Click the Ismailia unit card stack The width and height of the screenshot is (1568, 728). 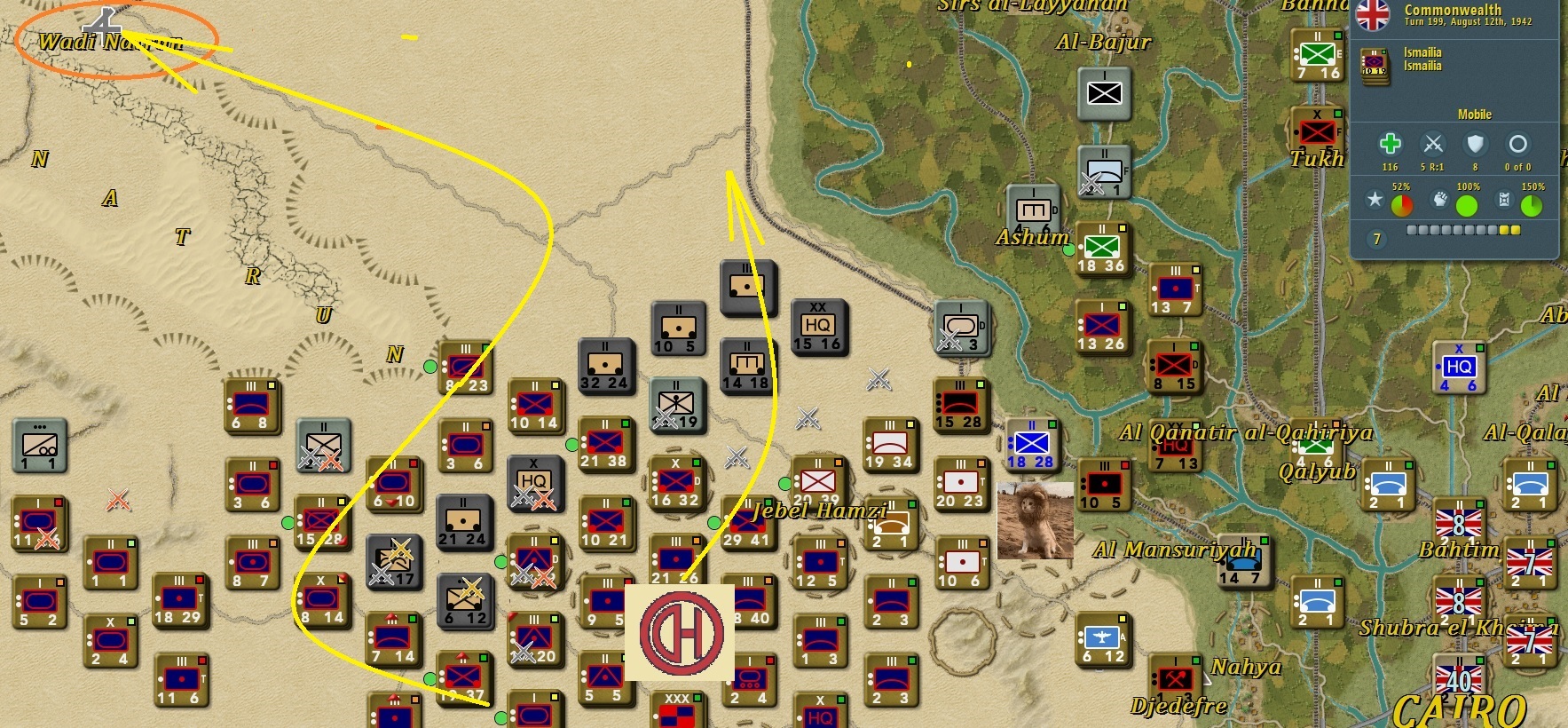tap(1374, 66)
